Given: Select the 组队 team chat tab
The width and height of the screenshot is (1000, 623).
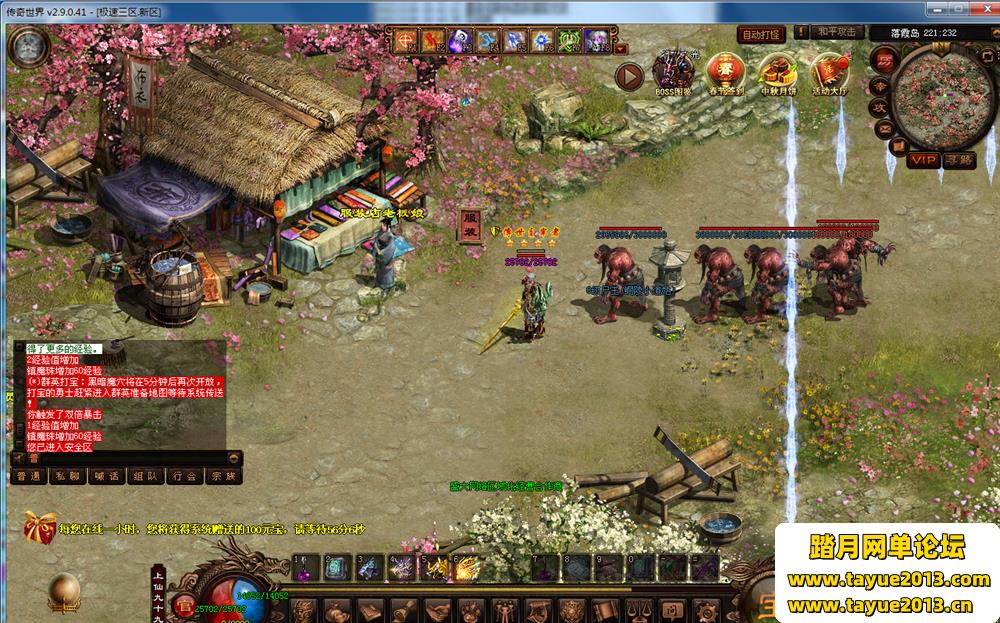Looking at the screenshot, I should pyautogui.click(x=145, y=476).
